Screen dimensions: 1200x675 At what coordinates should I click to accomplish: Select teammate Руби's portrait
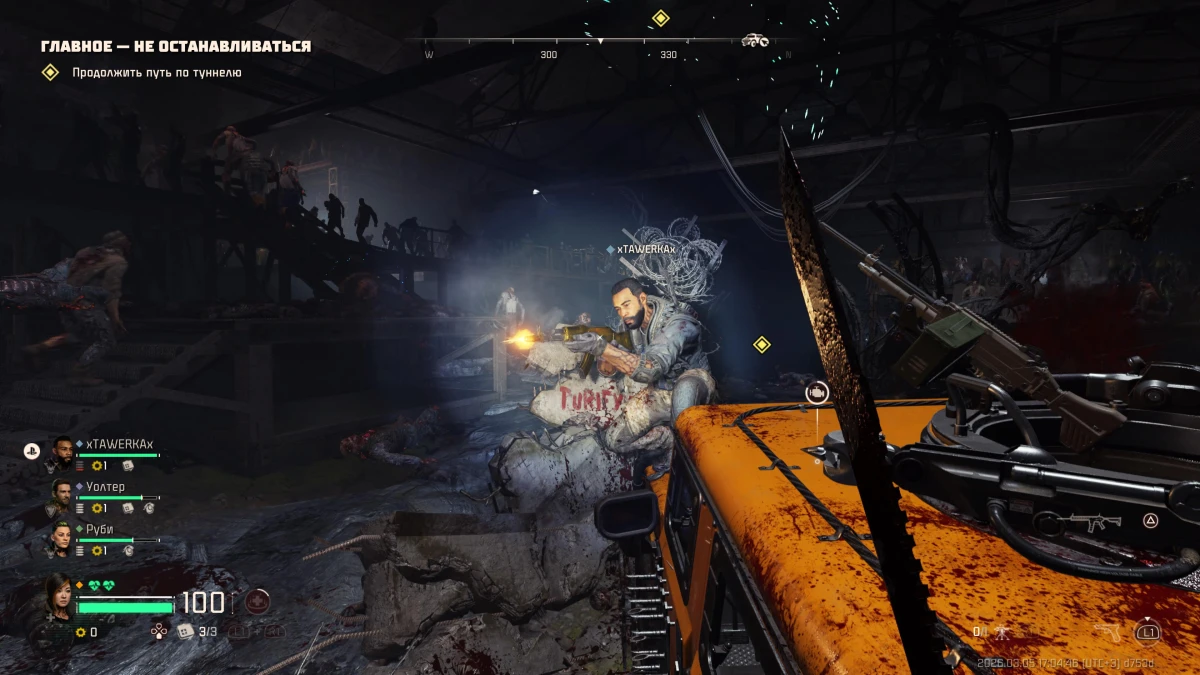[x=62, y=536]
